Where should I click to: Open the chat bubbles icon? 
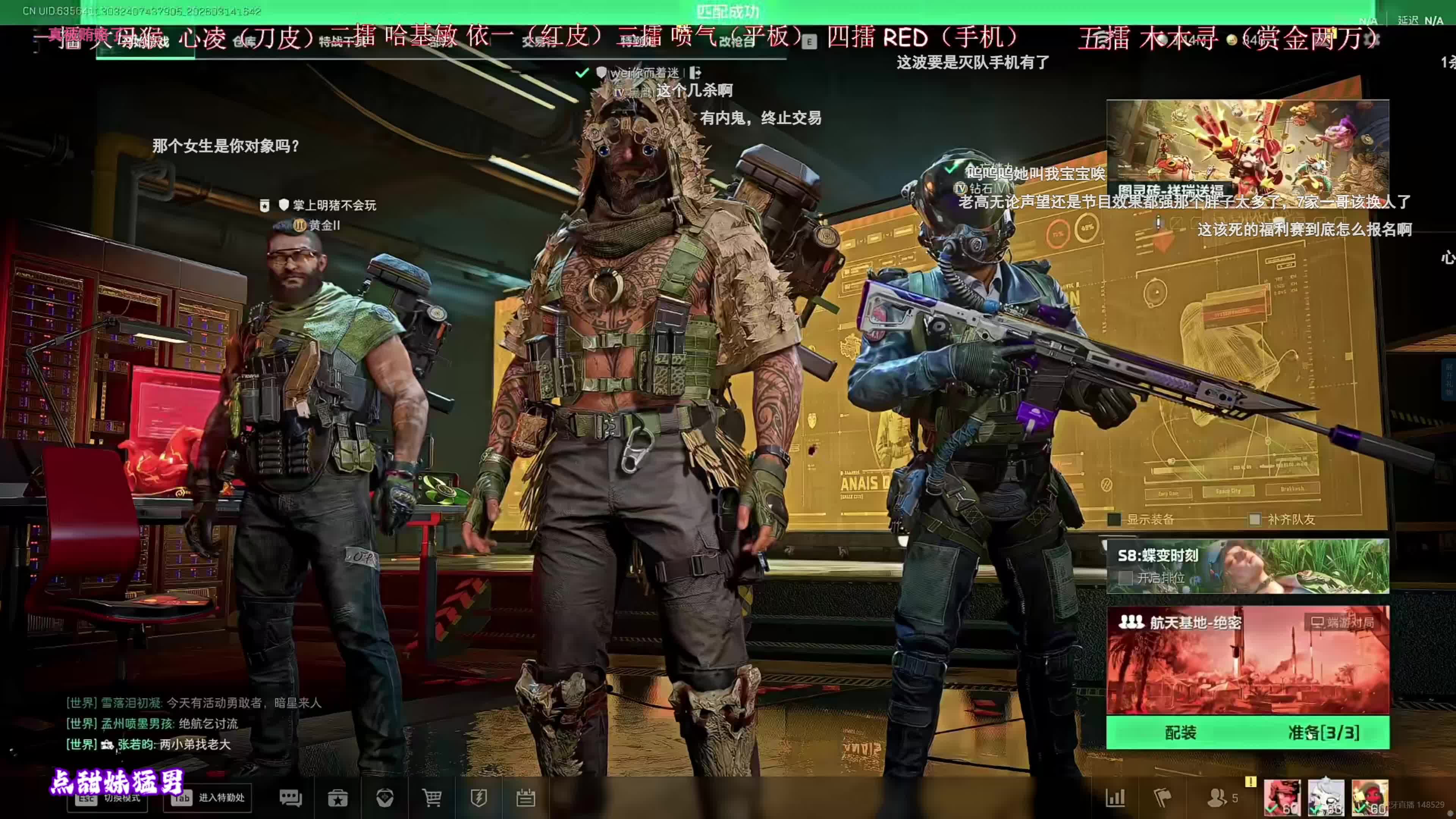[290, 798]
